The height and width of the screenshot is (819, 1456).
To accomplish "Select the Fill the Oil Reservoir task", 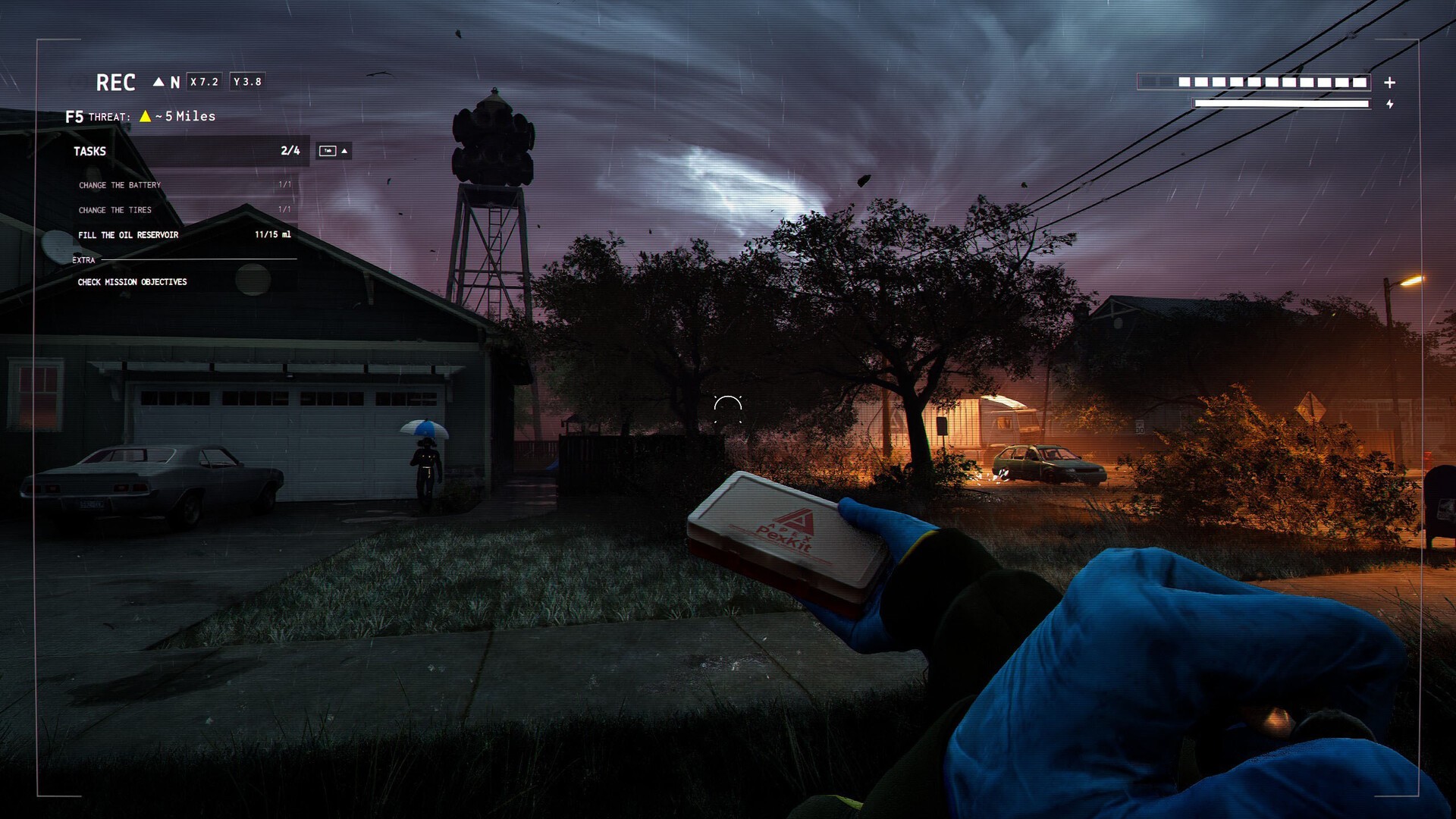I will tap(128, 235).
